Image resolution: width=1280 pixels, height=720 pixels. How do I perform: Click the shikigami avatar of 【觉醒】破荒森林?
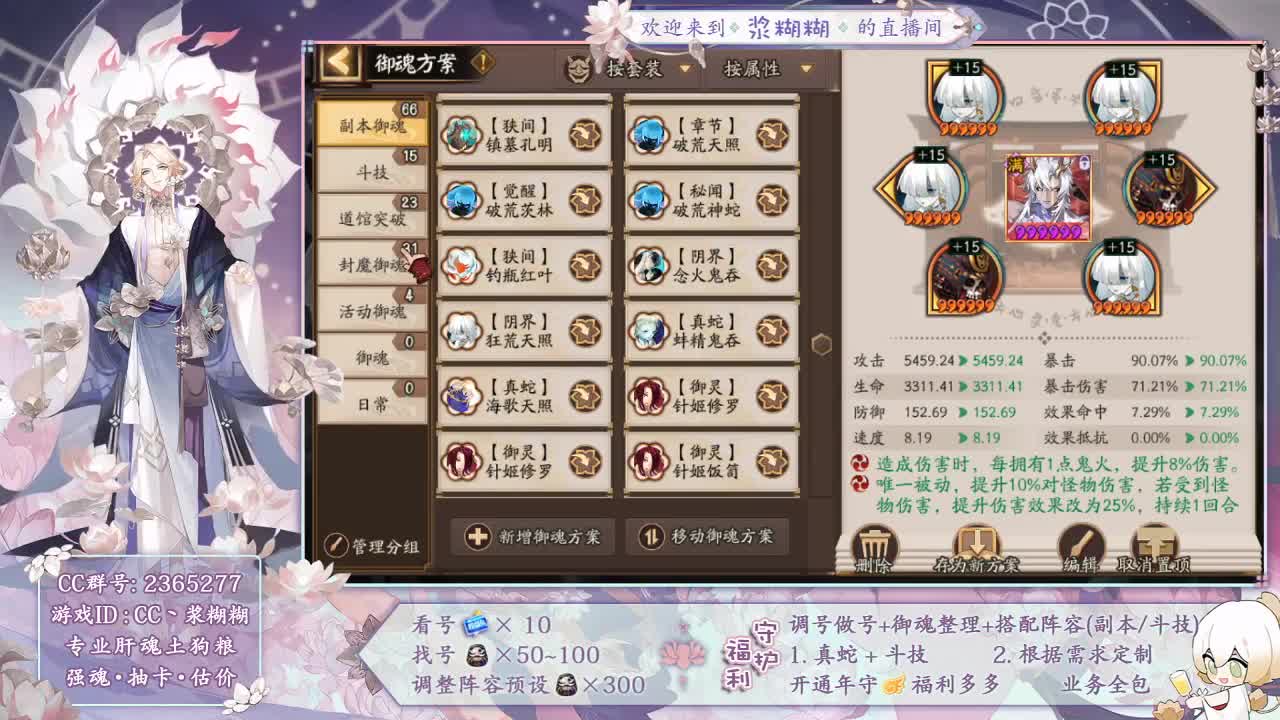point(460,199)
